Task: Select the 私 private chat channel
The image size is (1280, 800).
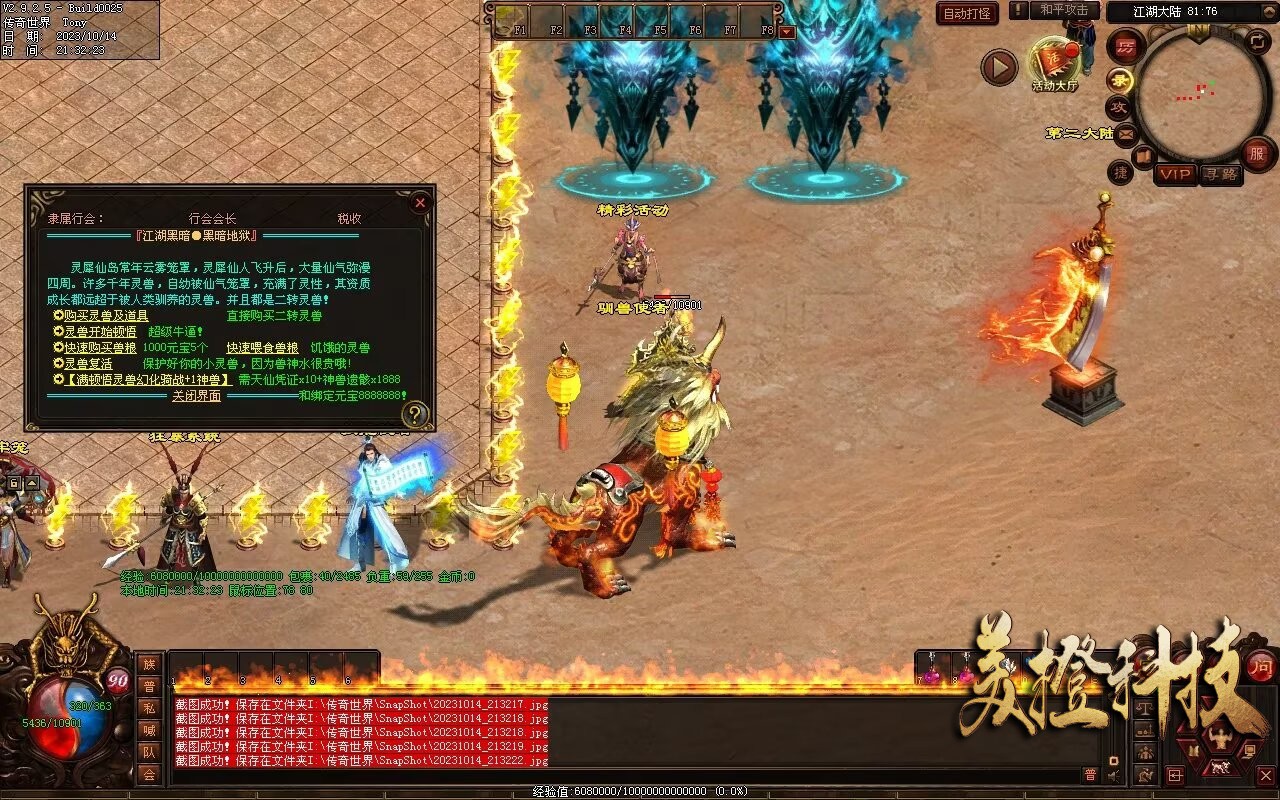Action: pyautogui.click(x=149, y=708)
